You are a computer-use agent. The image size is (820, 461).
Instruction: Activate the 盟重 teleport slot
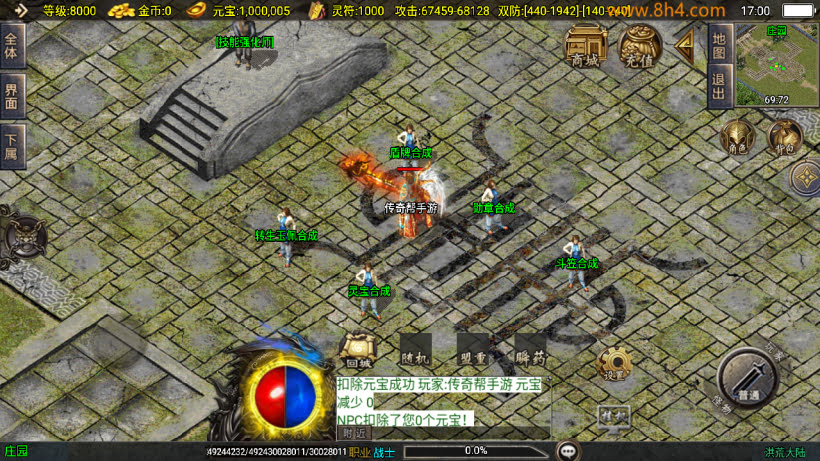tap(473, 351)
